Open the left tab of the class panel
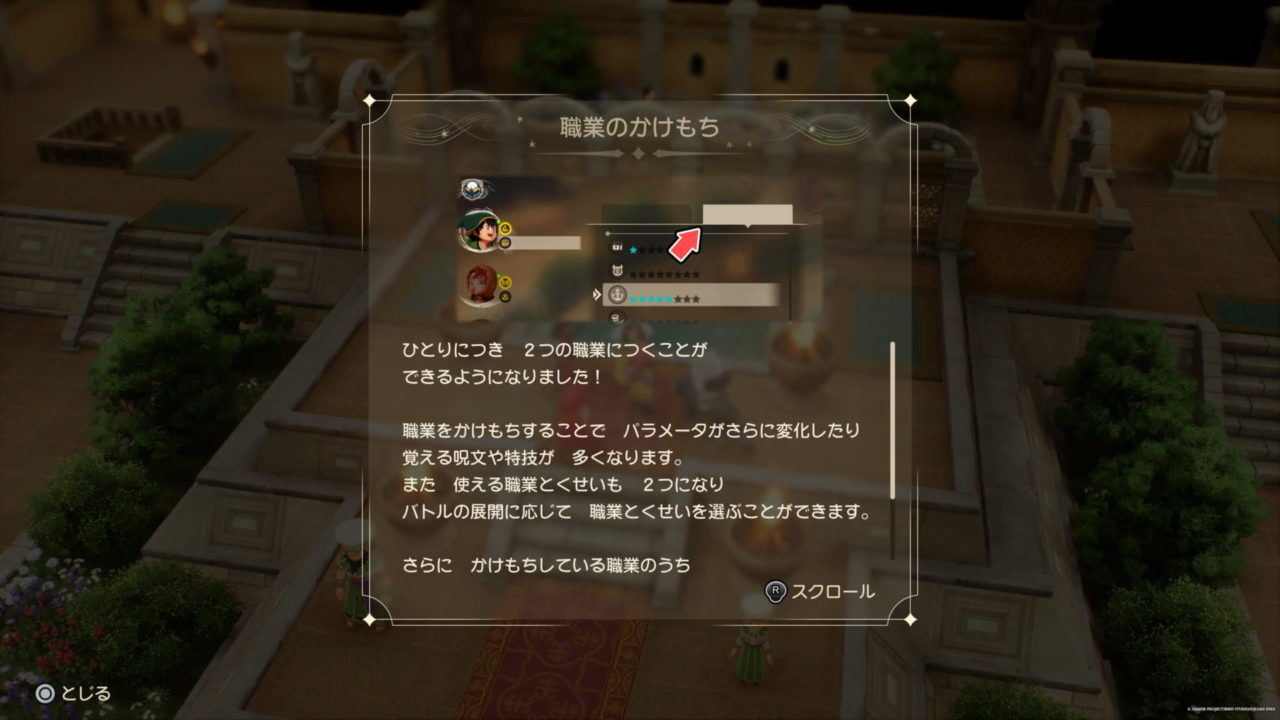 pyautogui.click(x=645, y=212)
